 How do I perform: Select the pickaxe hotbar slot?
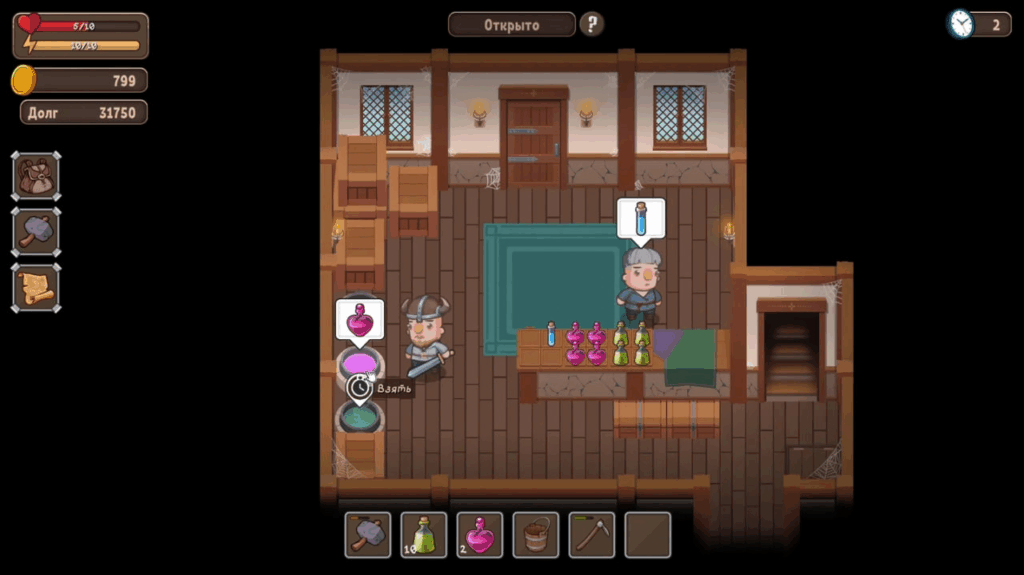click(592, 535)
